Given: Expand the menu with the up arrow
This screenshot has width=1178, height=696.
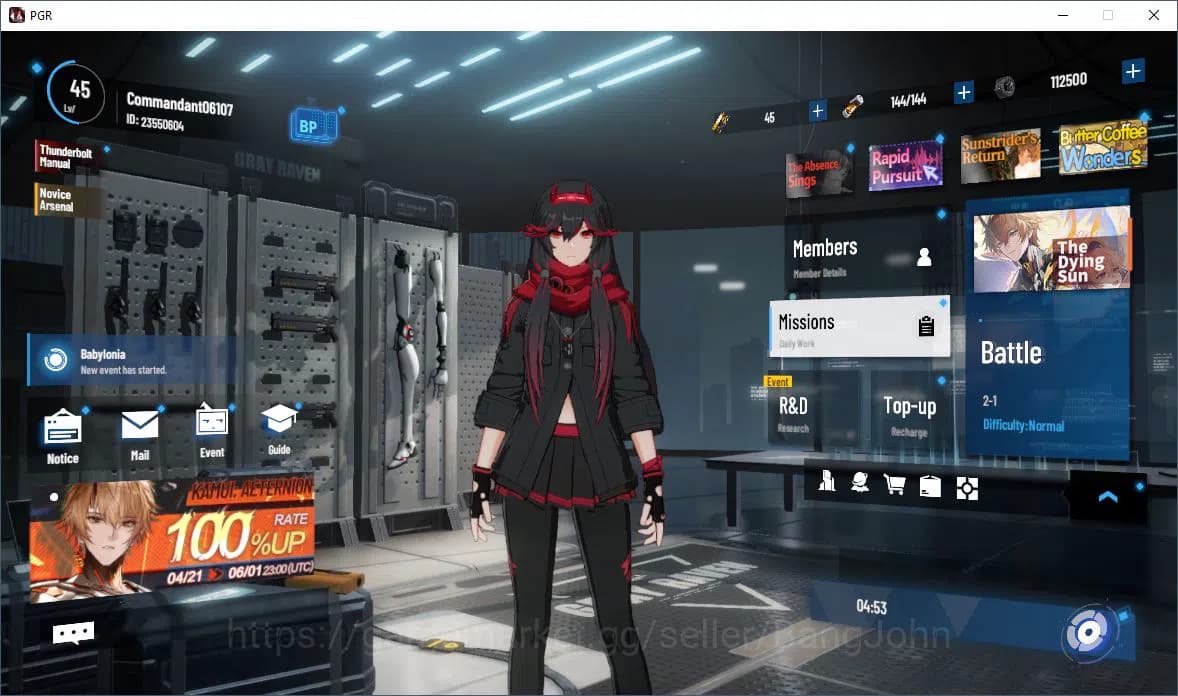Looking at the screenshot, I should (1107, 496).
